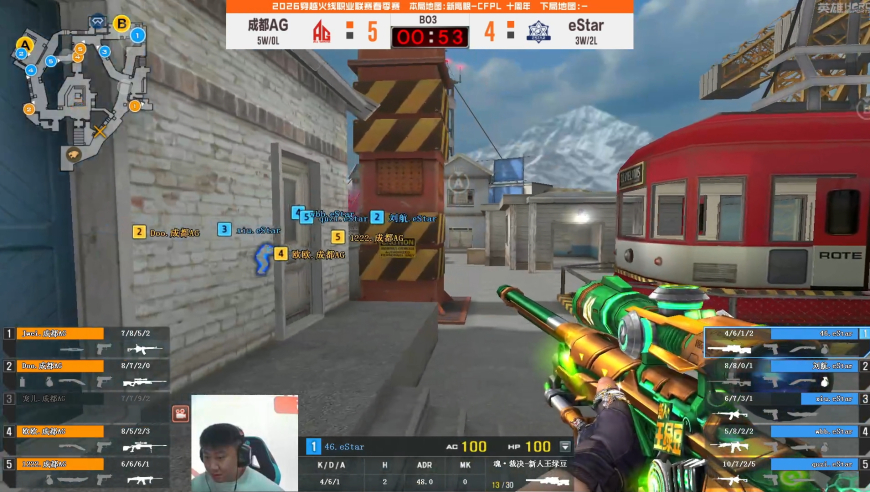Select bomb site A marker on minimap
Screen dimensions: 870x492
[x=25, y=45]
